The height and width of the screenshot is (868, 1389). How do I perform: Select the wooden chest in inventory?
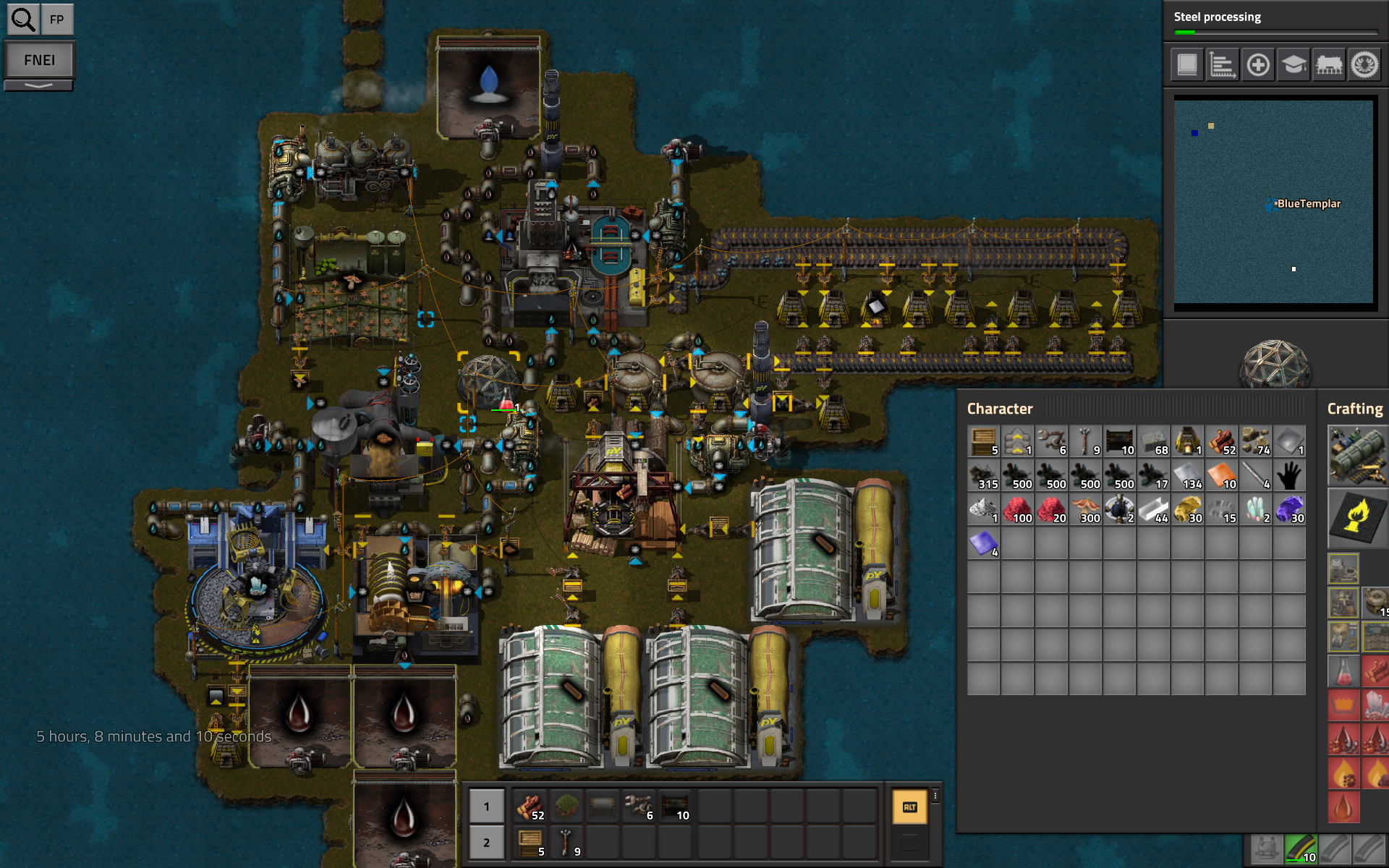[984, 441]
